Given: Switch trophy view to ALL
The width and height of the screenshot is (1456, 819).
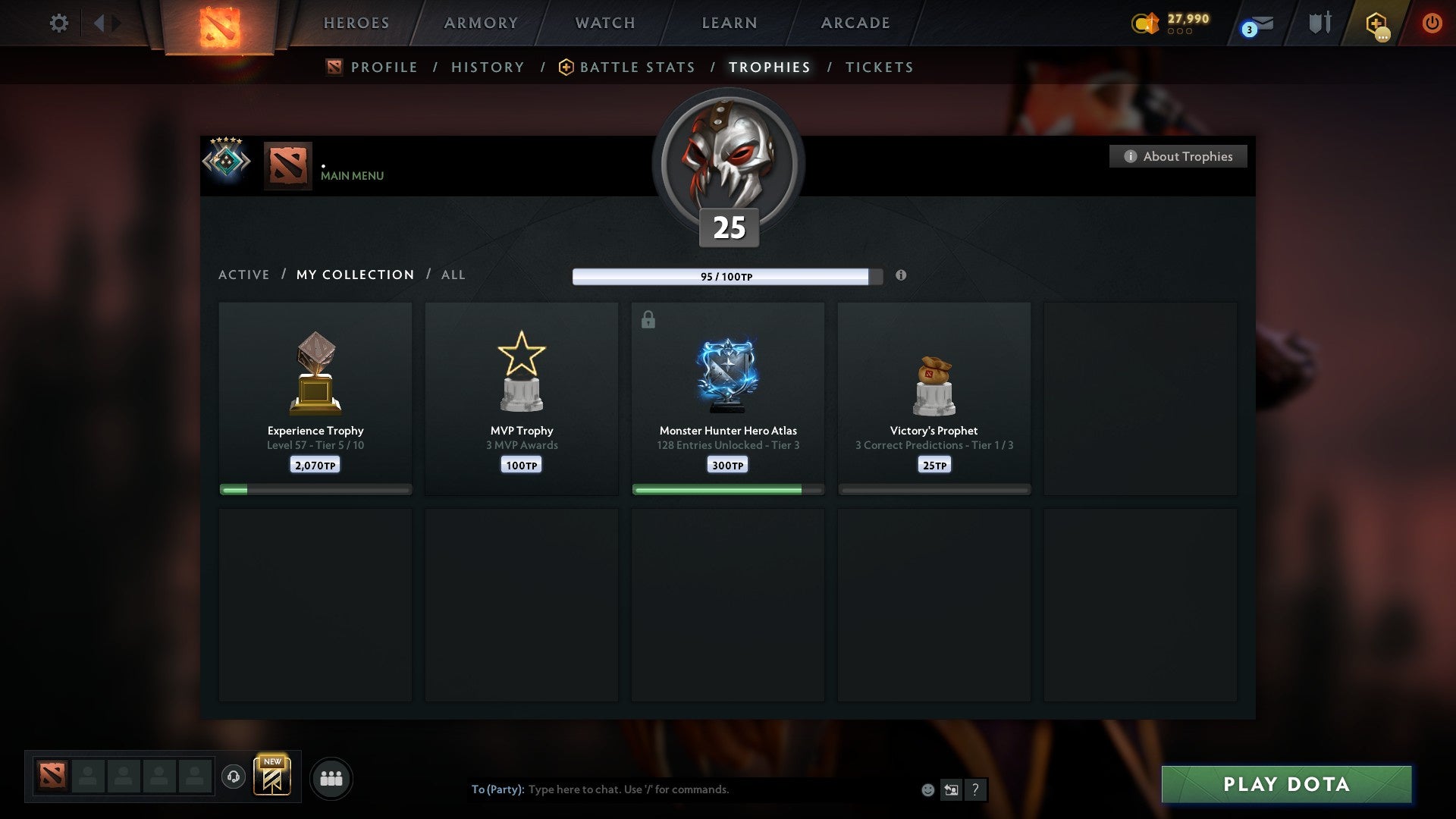Looking at the screenshot, I should 453,275.
